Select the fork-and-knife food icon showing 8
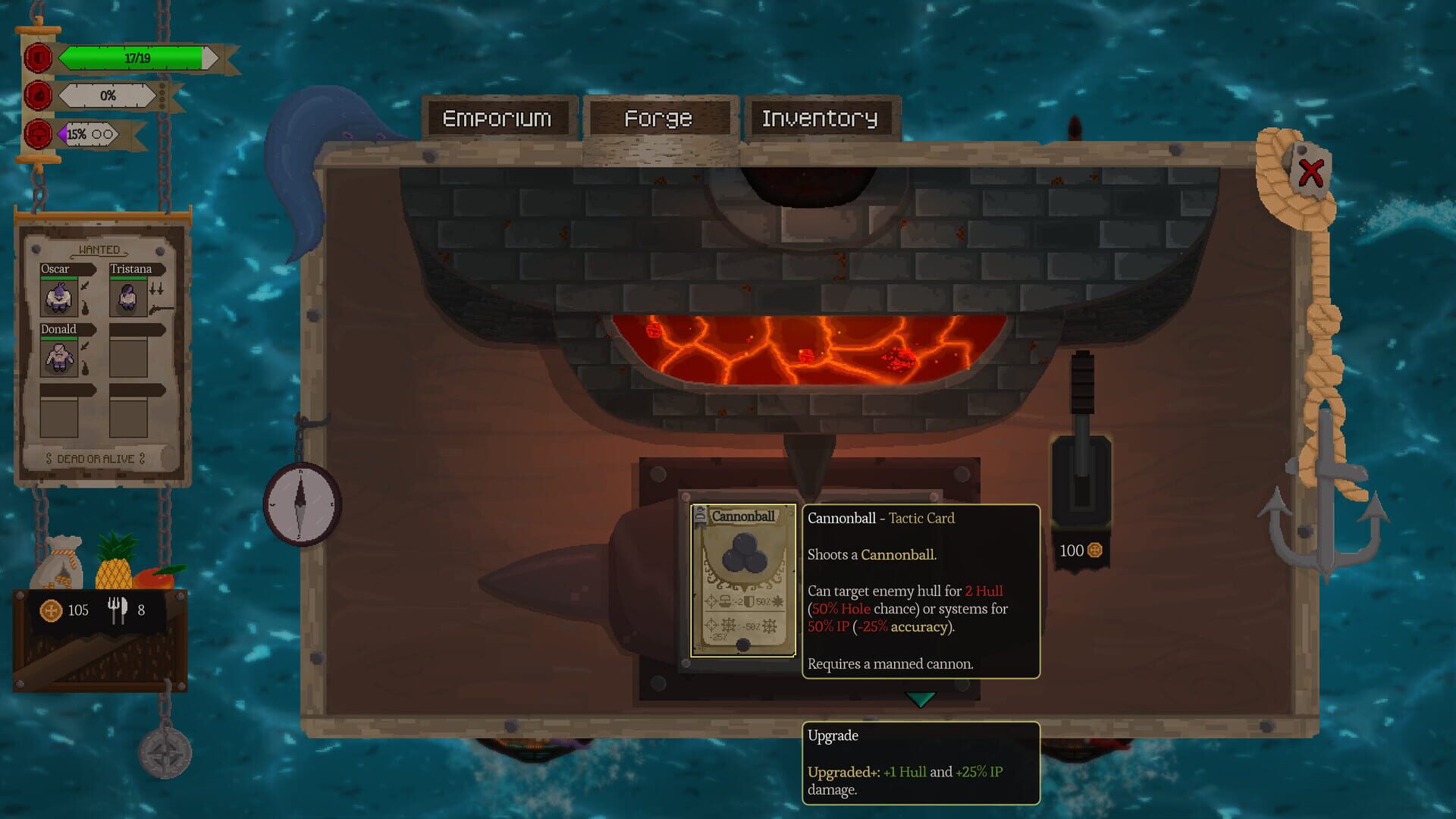The image size is (1456, 819). (x=118, y=609)
